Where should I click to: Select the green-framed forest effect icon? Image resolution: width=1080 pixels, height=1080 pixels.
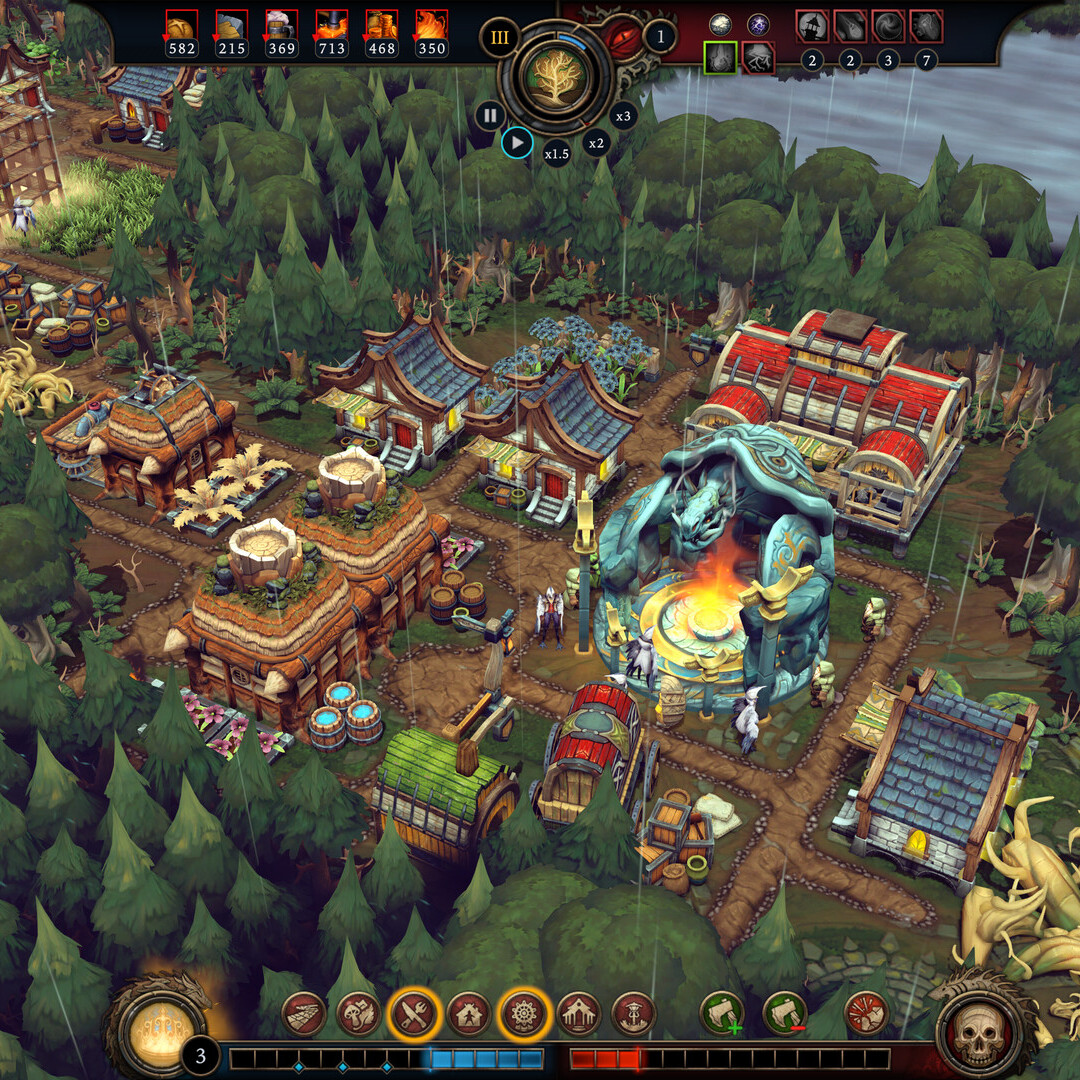pos(720,58)
